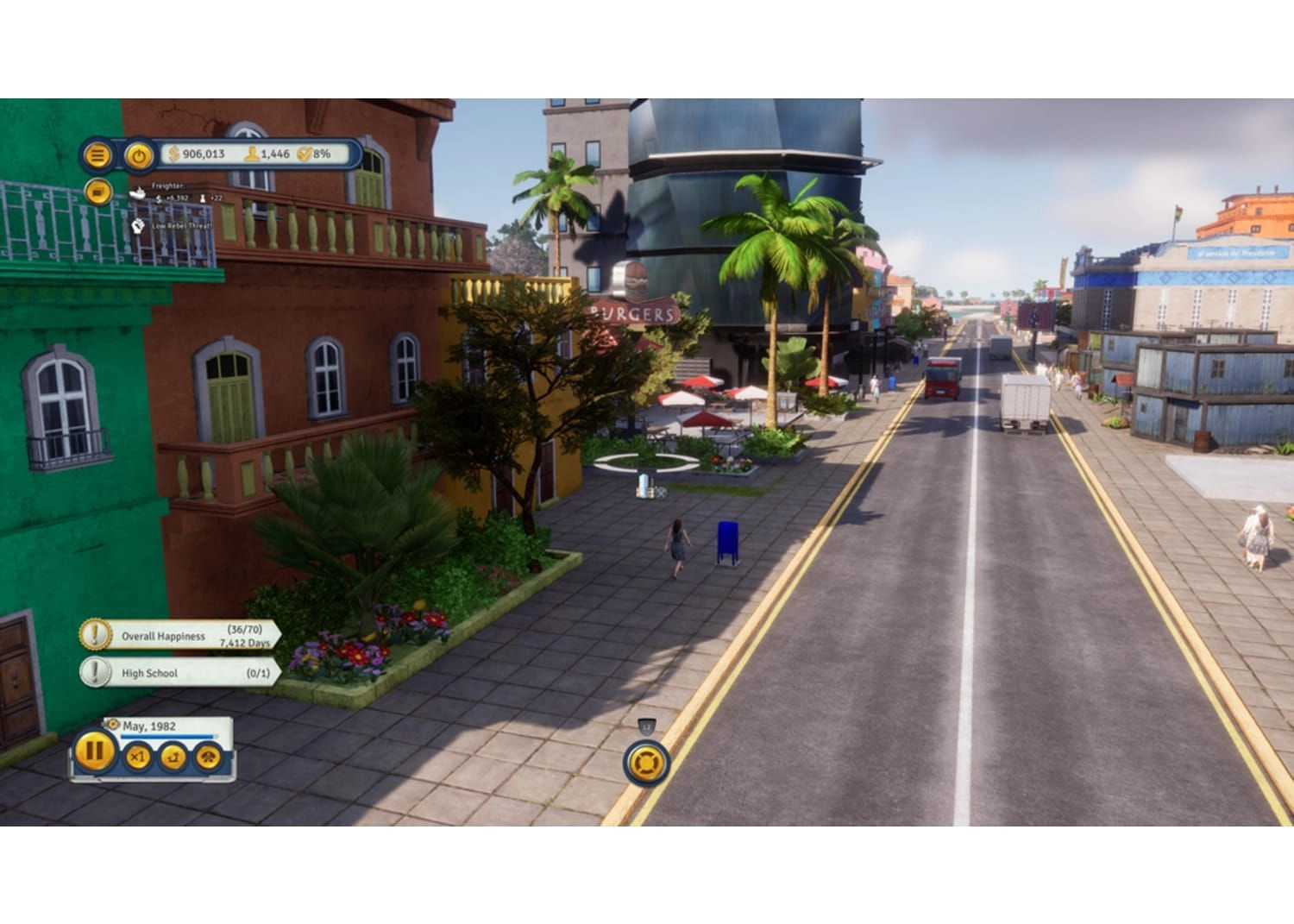Screen dimensions: 1294x924
Task: Click the treasury dollar sign icon
Action: click(173, 154)
